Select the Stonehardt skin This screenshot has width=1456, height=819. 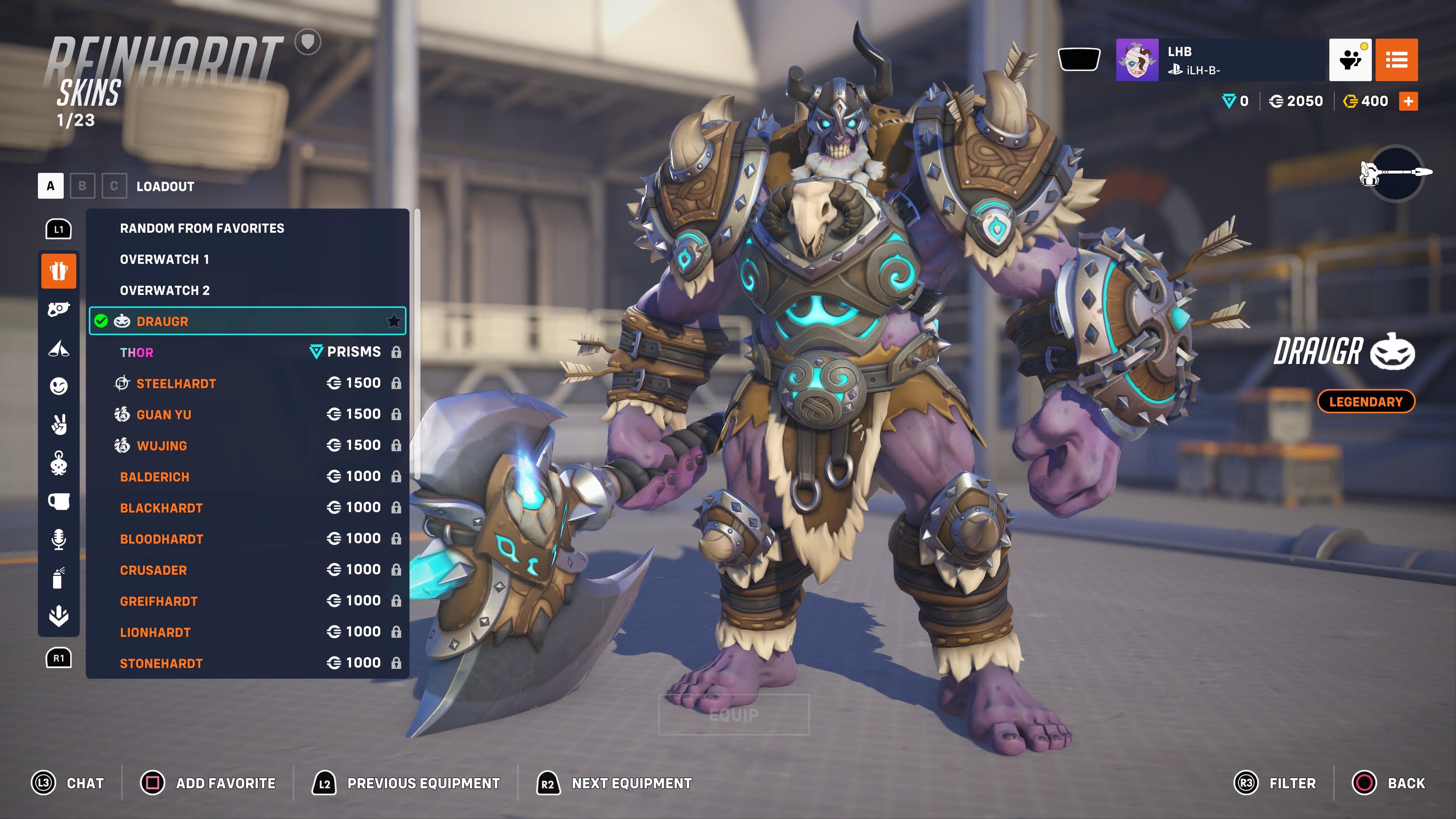[247, 663]
